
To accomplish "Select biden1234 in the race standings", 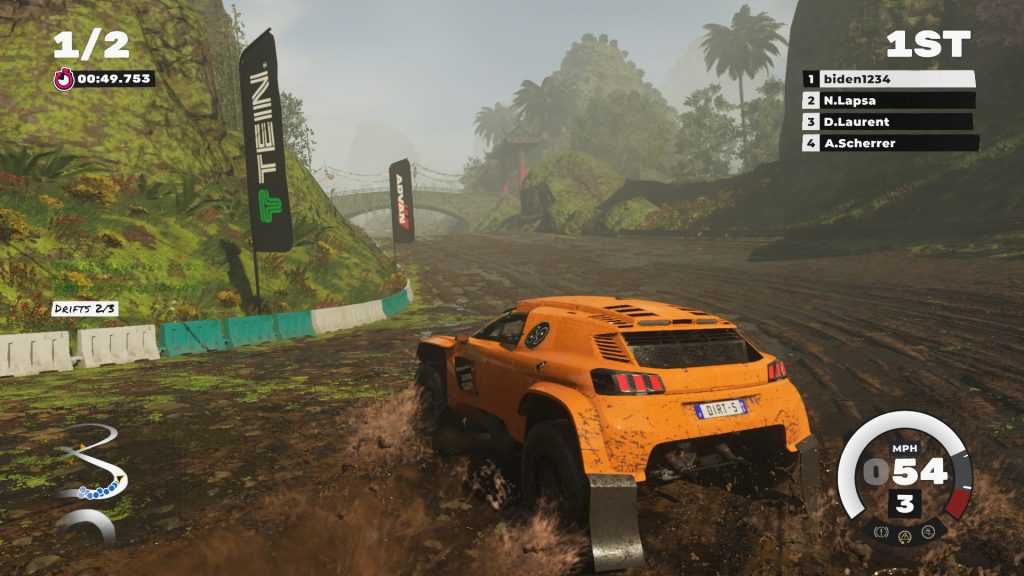I will point(889,79).
